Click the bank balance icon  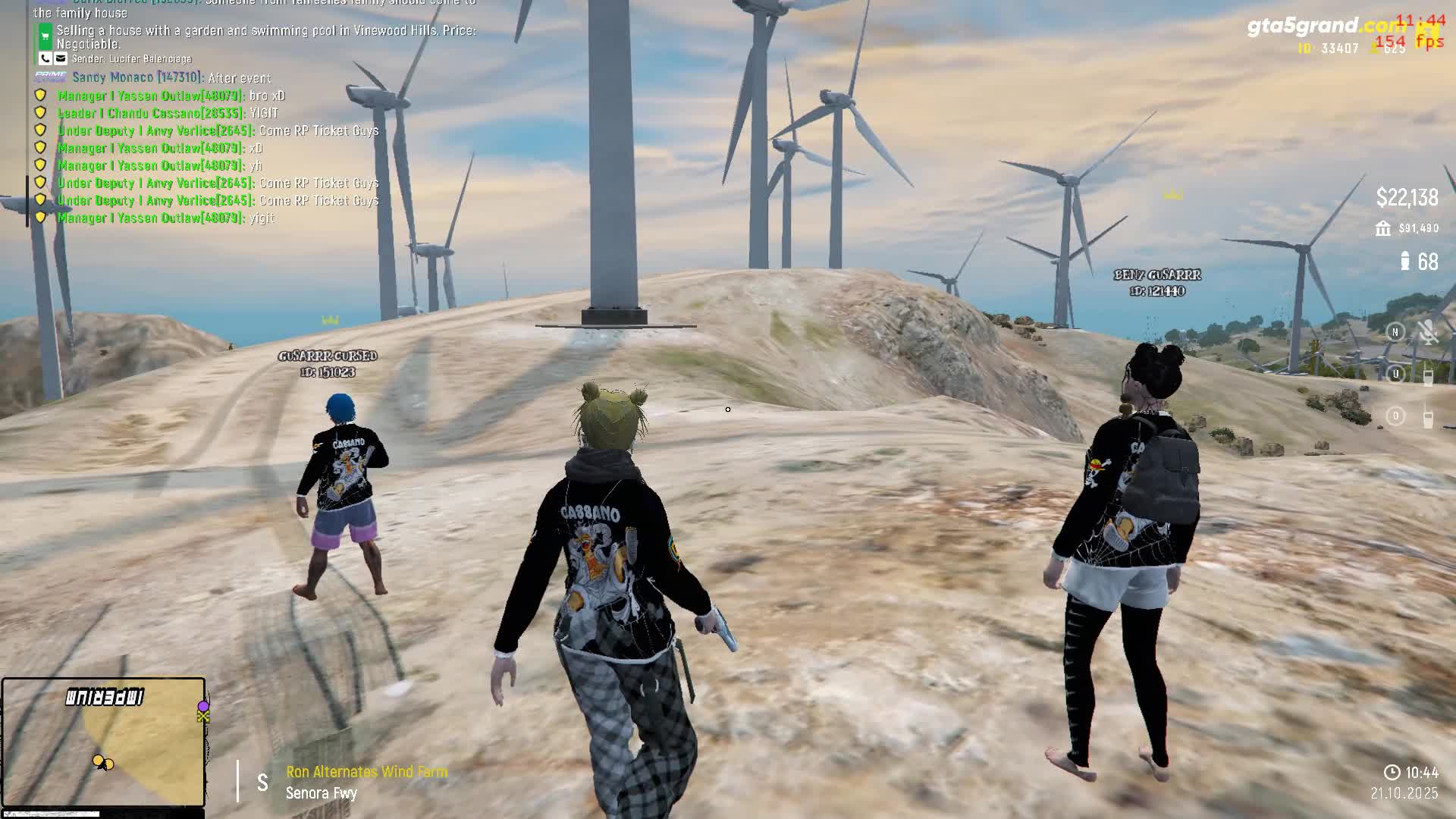(x=1383, y=228)
